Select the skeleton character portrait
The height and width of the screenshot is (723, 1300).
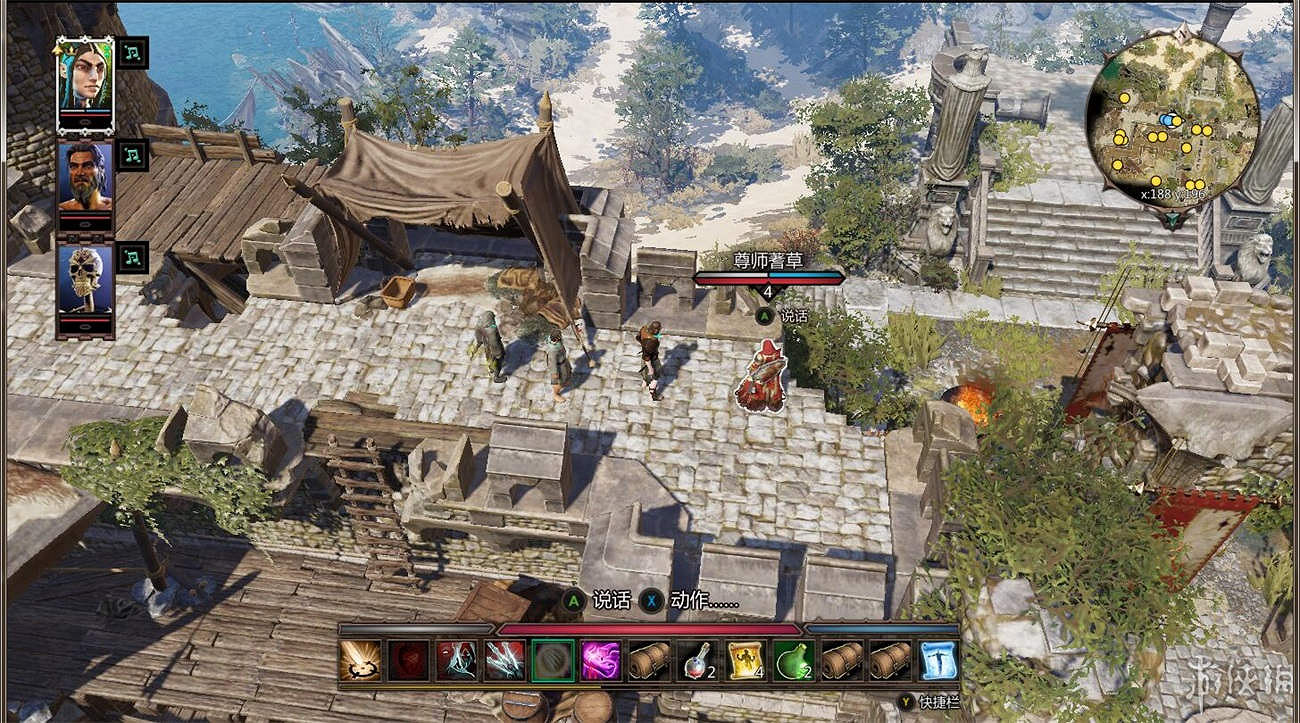84,278
